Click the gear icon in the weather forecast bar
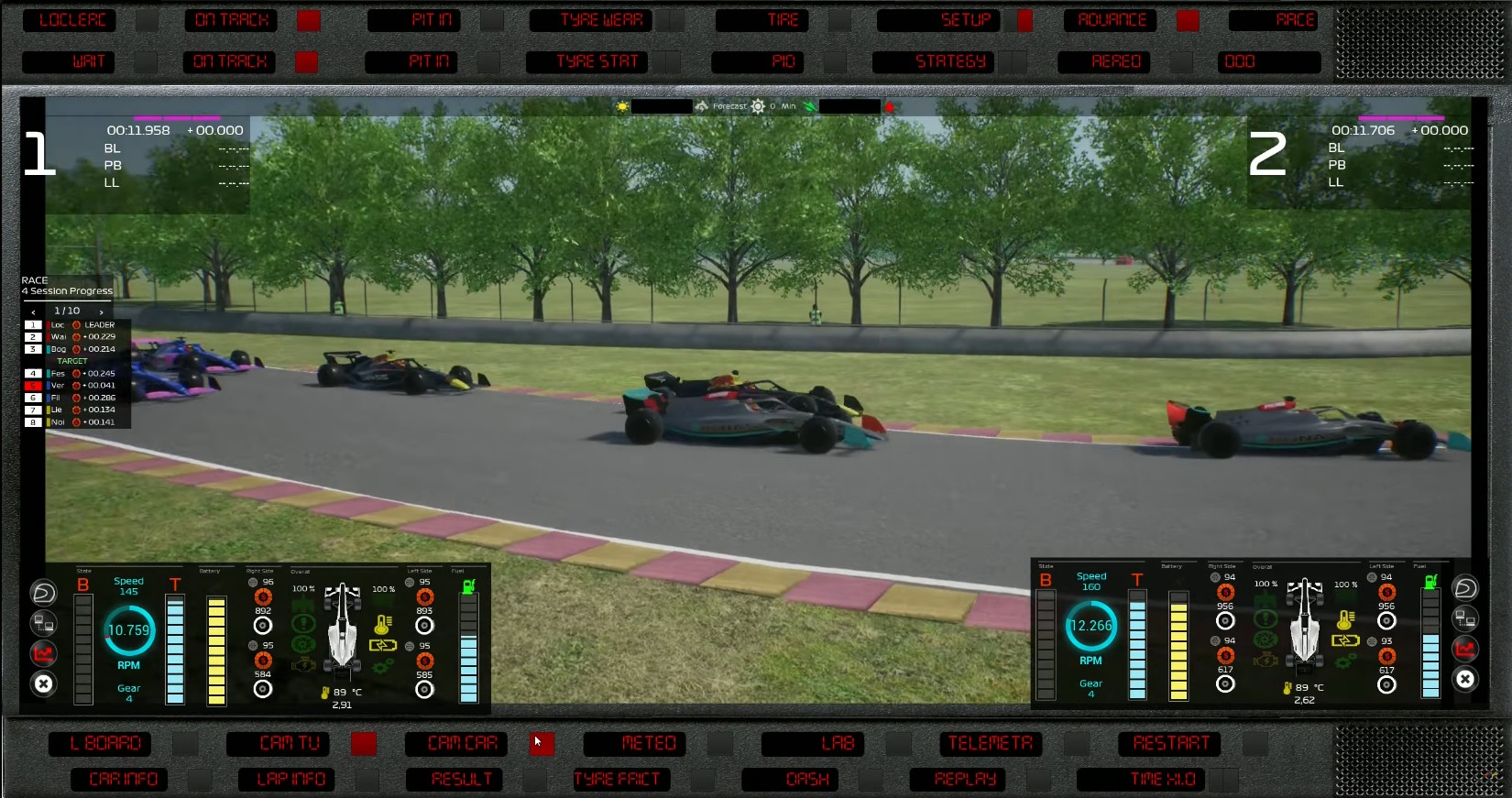This screenshot has width=1512, height=798. (758, 106)
